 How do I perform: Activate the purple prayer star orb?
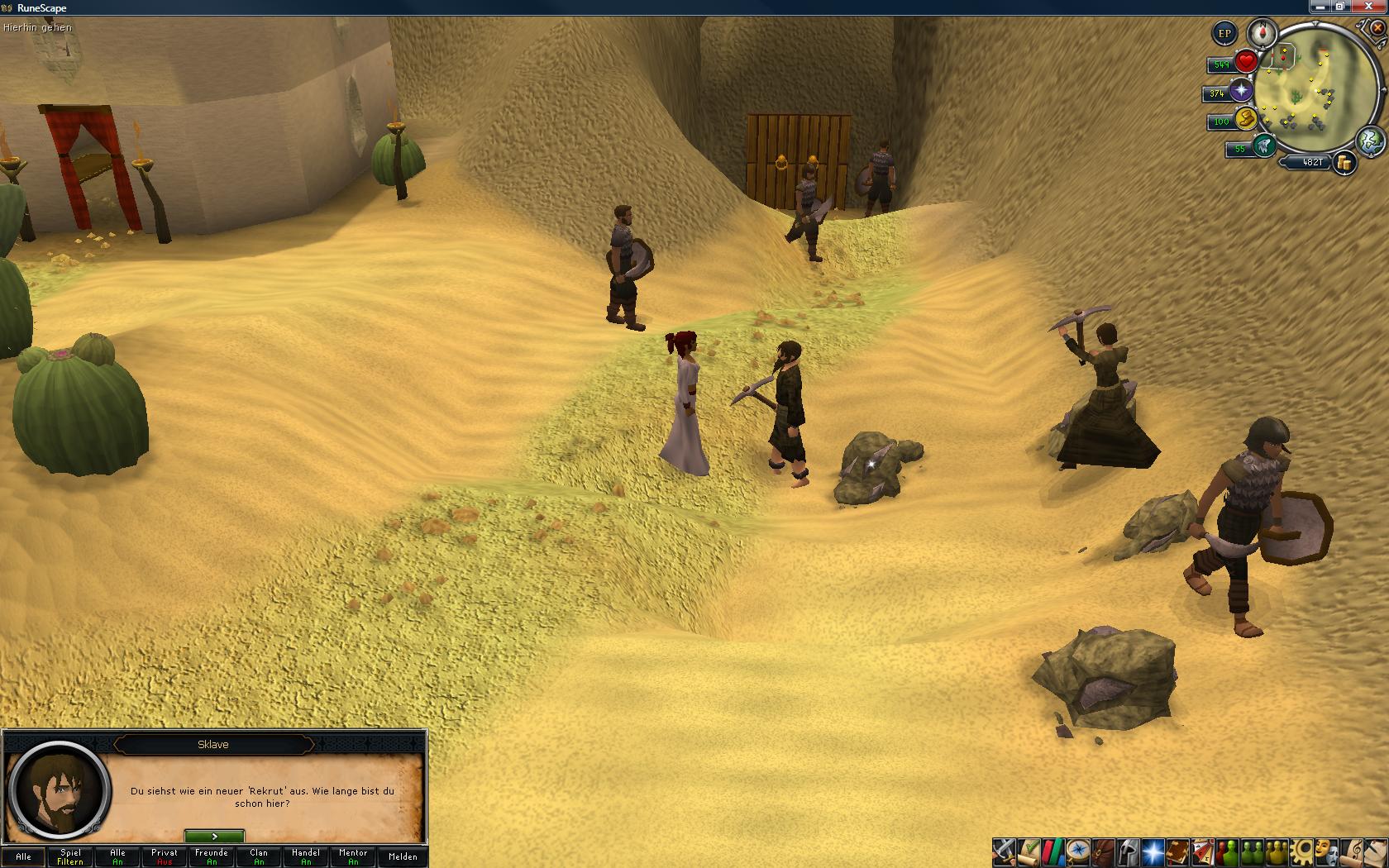(x=1240, y=92)
